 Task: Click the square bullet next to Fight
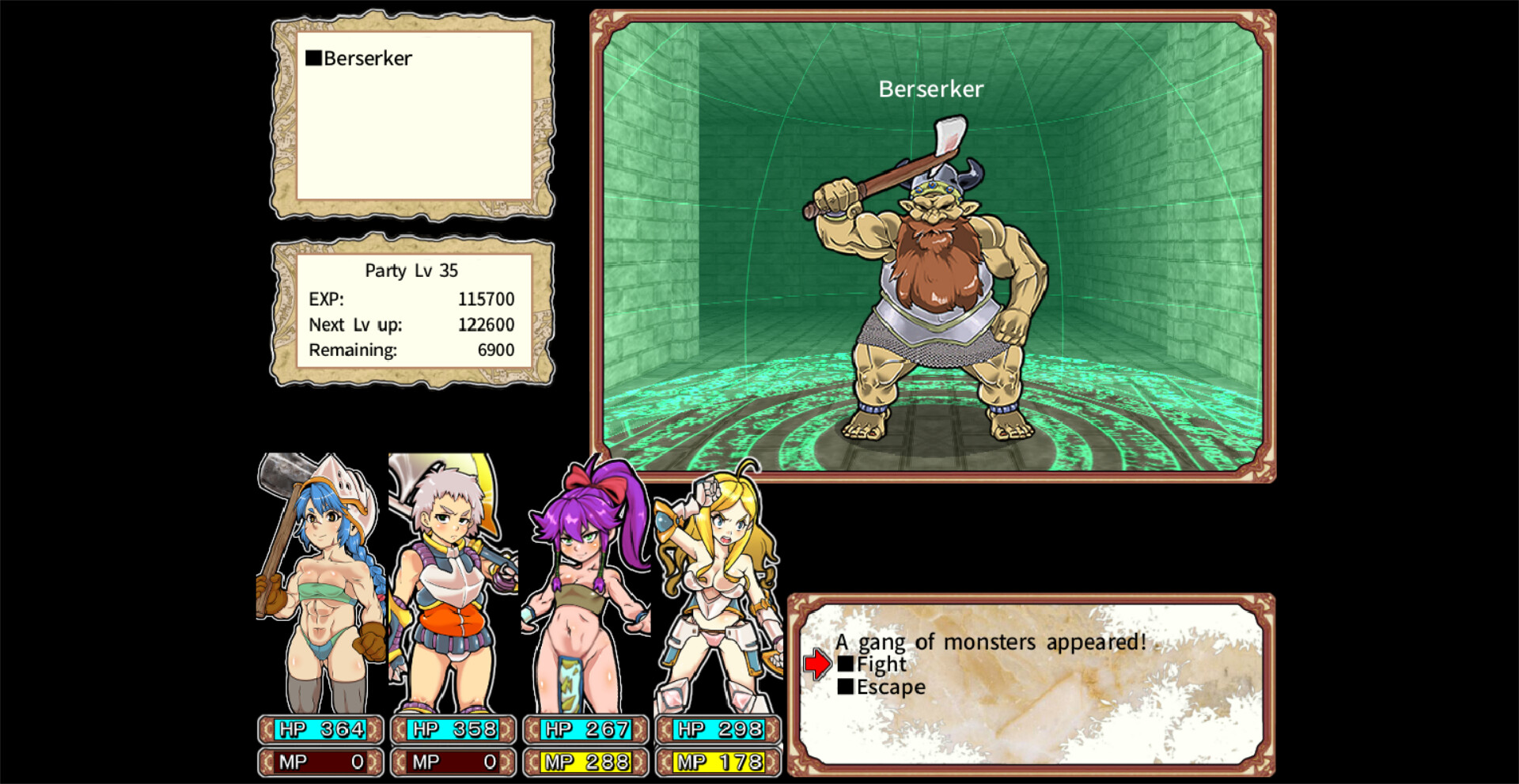(848, 665)
